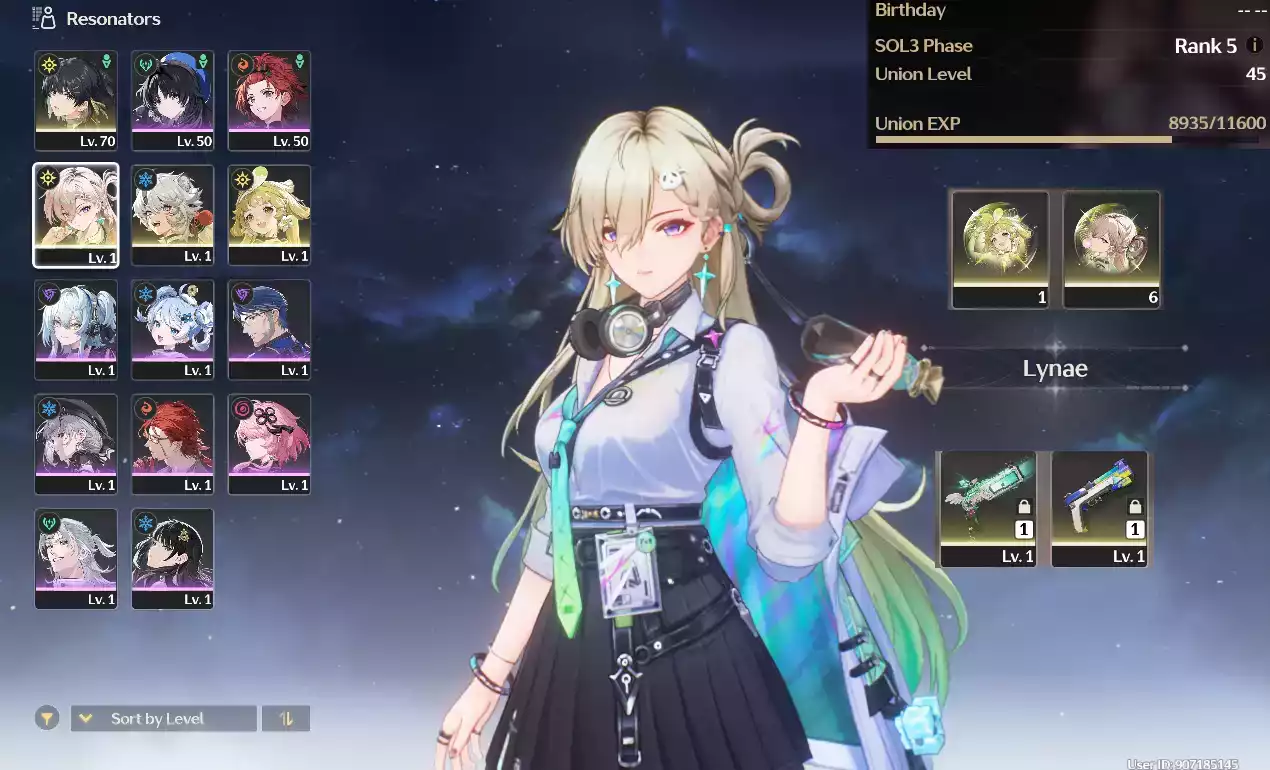The width and height of the screenshot is (1270, 770).
Task: Select the grey-haired resonator in black hat
Action: coord(76,444)
